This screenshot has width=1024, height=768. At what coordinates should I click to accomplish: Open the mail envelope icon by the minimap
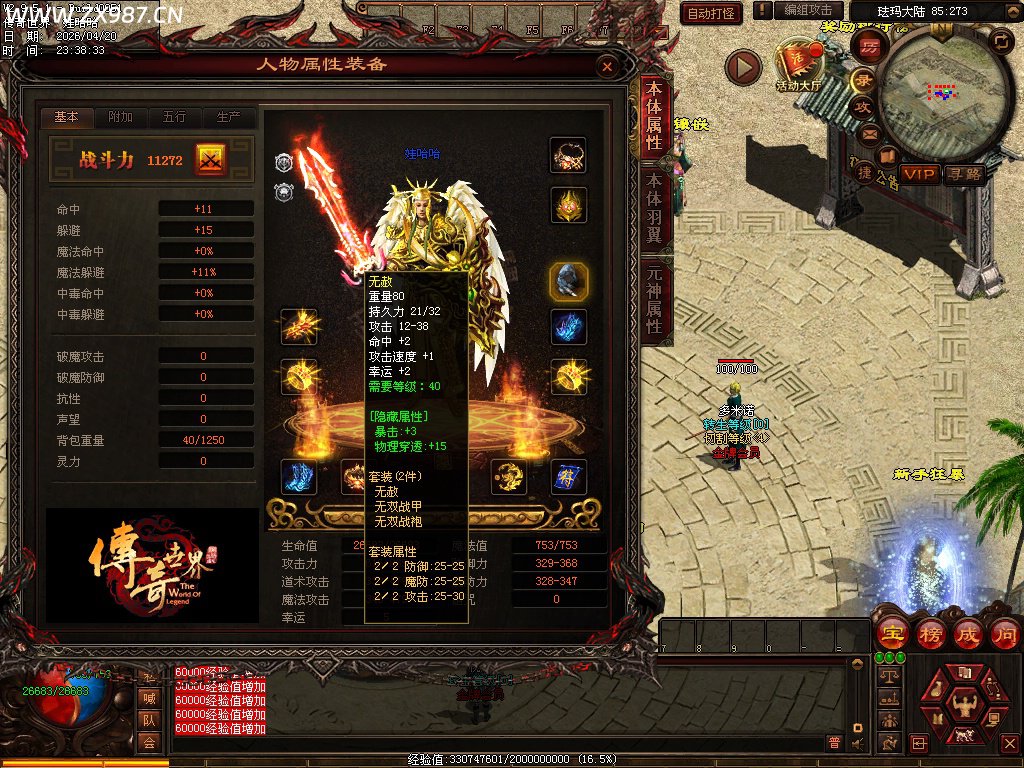click(x=870, y=133)
